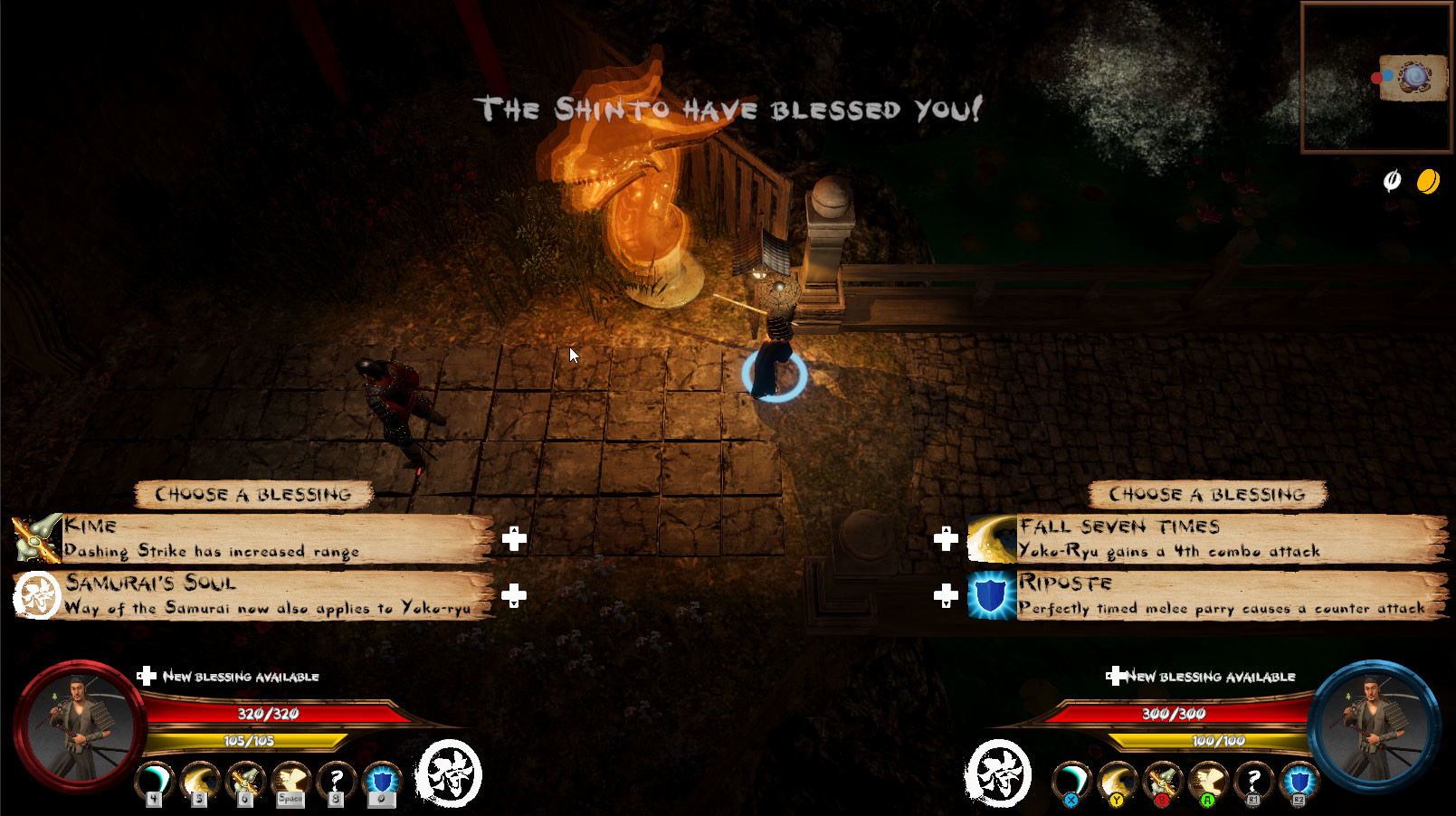Click the plus icon beside Riposte
1456x816 pixels.
[946, 595]
